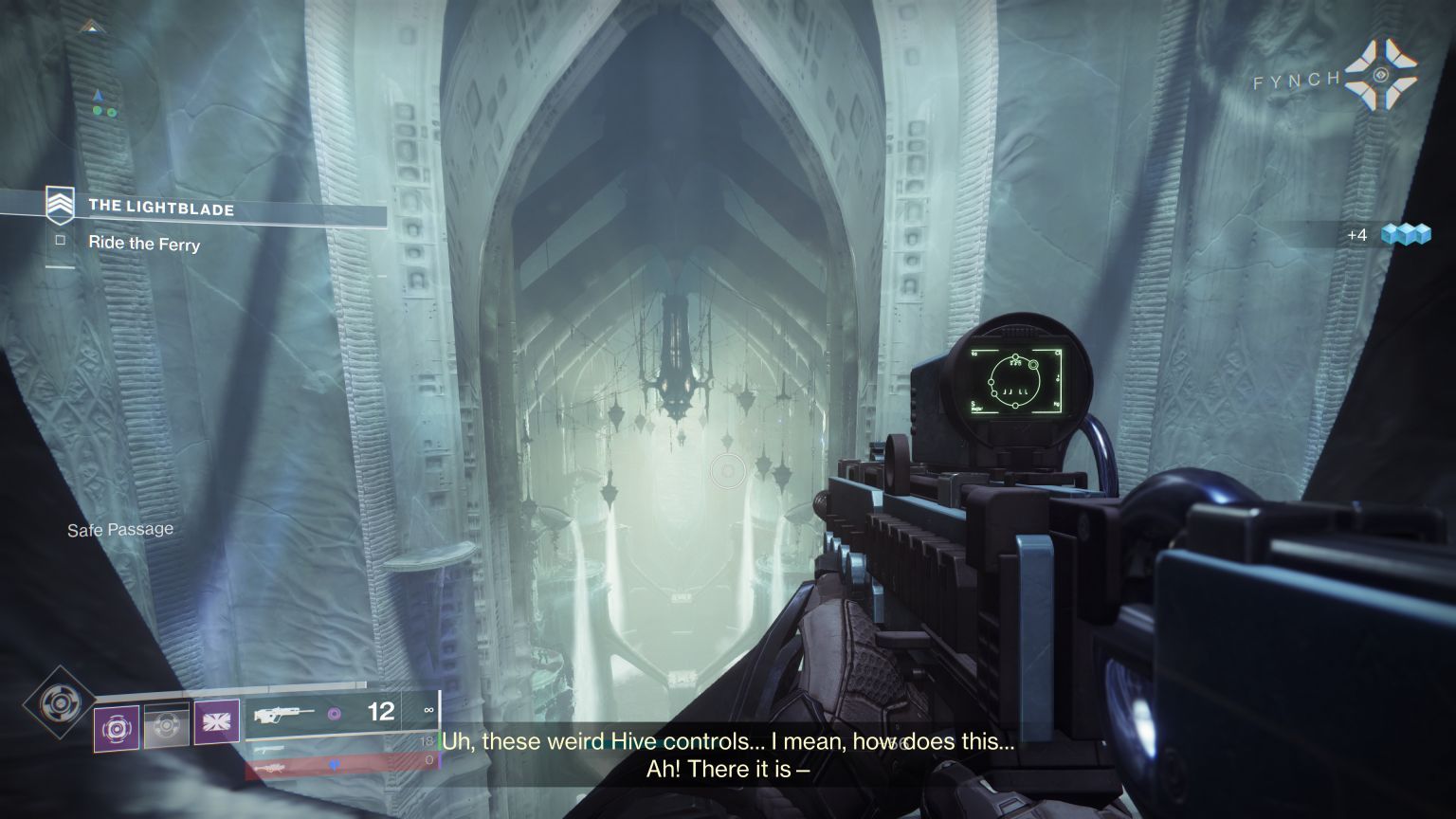Select the FYNCH nameplate text
This screenshot has height=819, width=1456.
[1296, 82]
